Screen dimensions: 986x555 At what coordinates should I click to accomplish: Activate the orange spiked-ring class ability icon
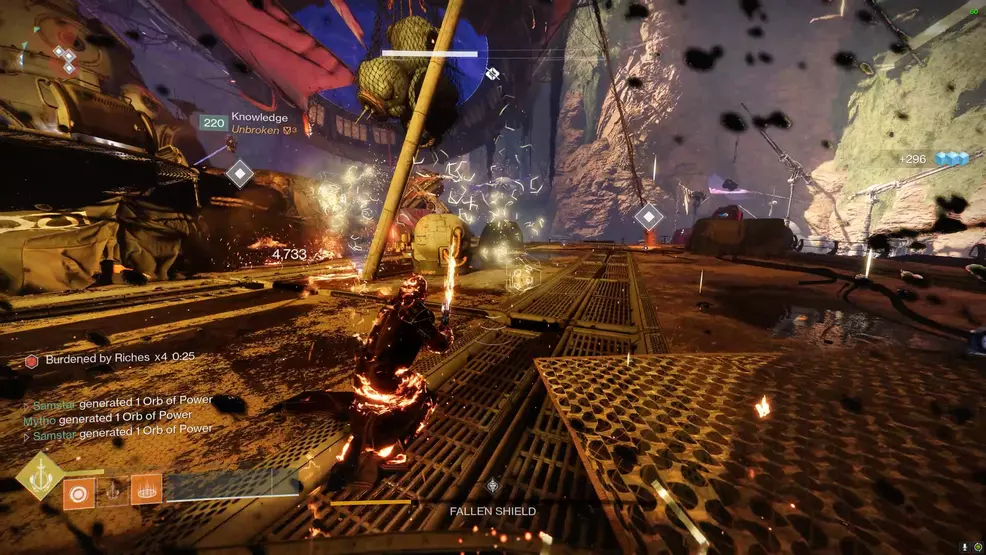pos(146,489)
